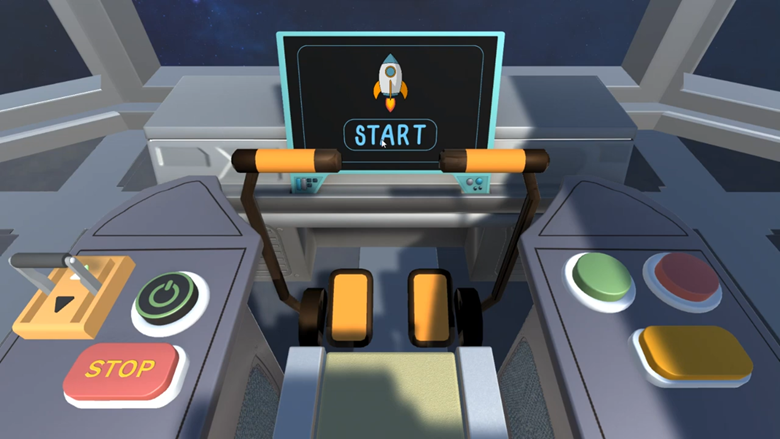The width and height of the screenshot is (780, 439).
Task: Click the START button on the monitor
Action: pos(390,135)
